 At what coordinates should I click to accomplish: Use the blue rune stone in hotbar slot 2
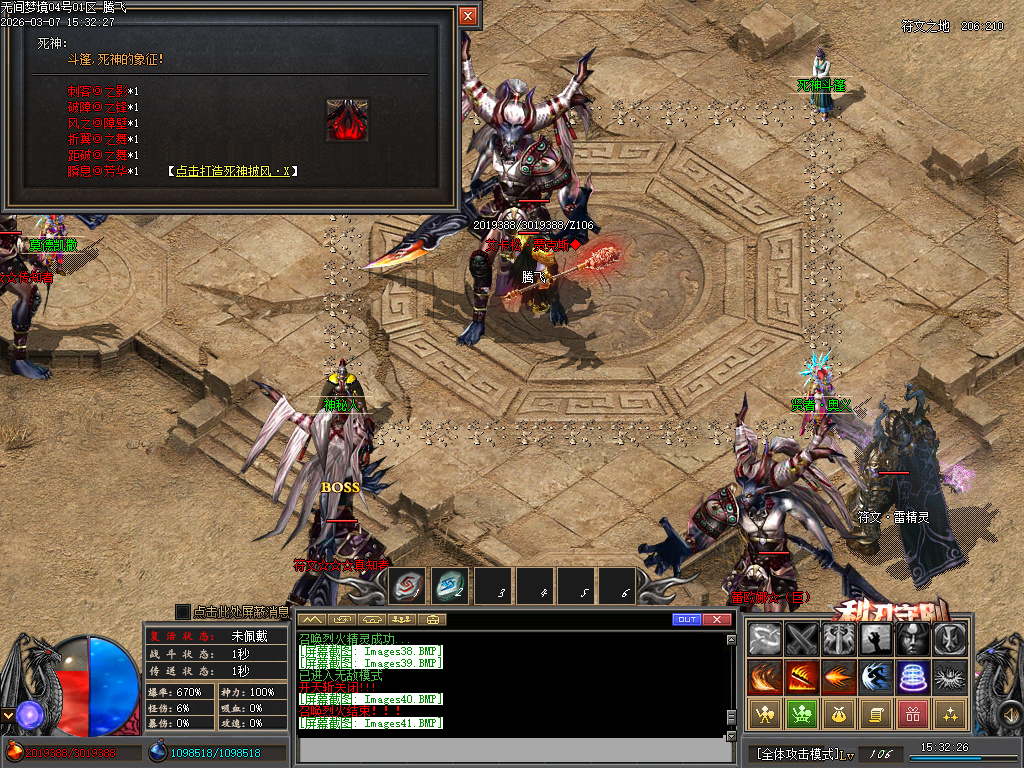(451, 587)
